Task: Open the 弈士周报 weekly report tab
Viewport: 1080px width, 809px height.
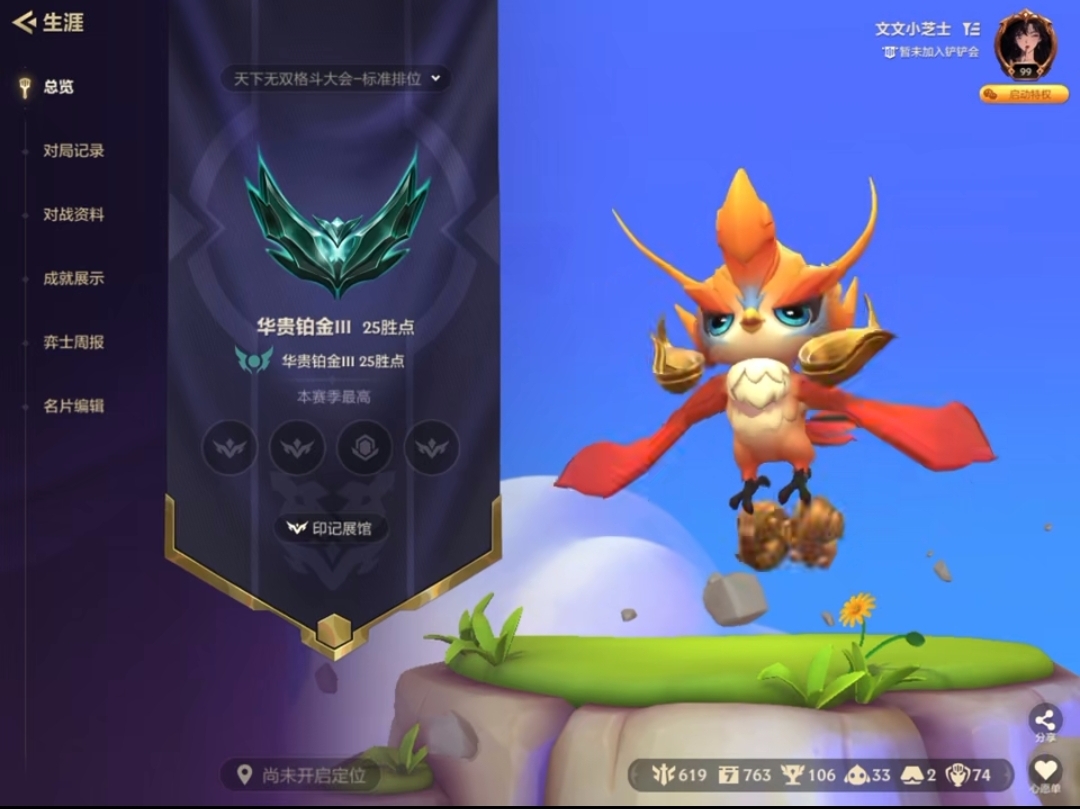Action: (x=73, y=342)
